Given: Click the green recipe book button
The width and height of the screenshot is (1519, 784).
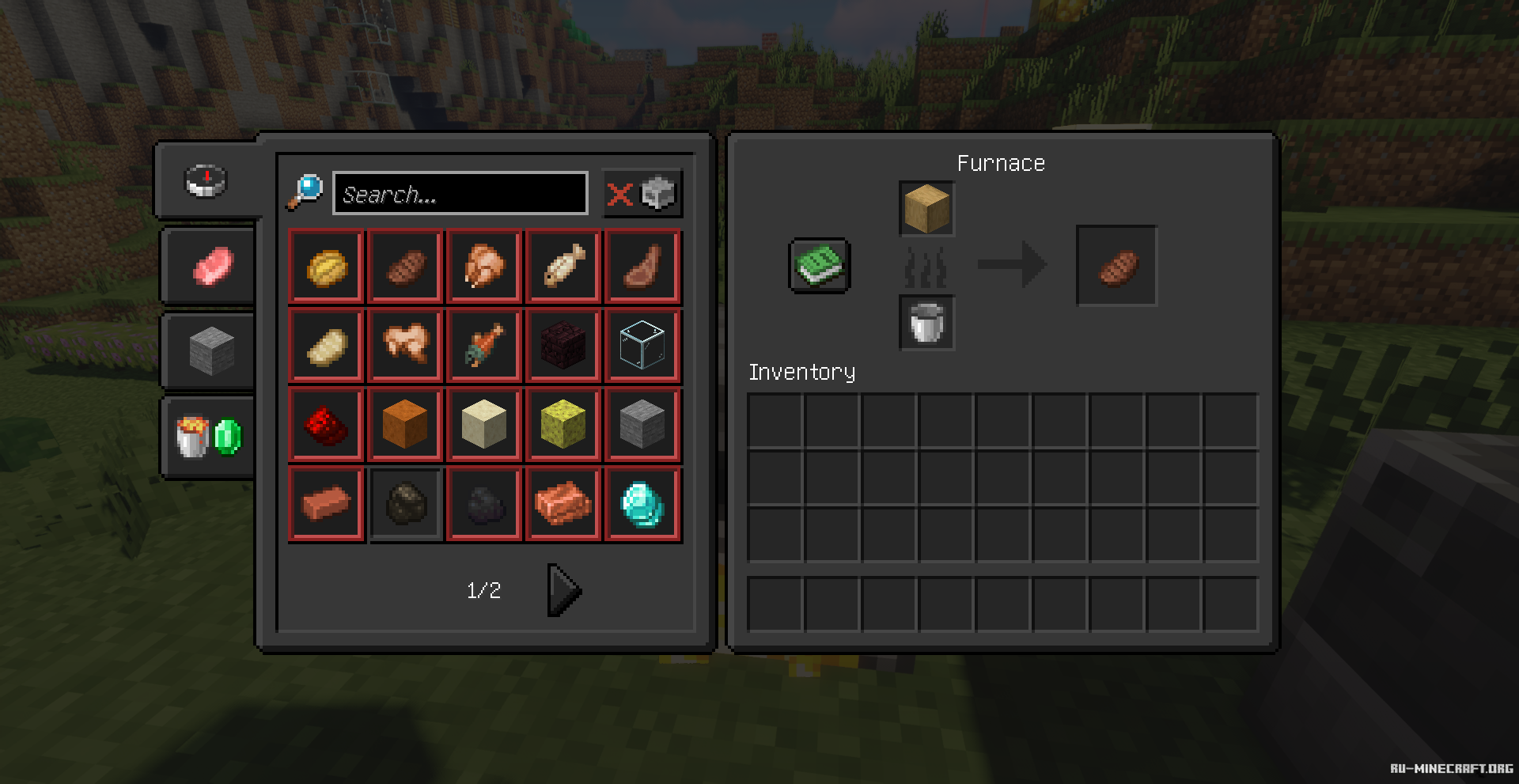Looking at the screenshot, I should [x=820, y=266].
